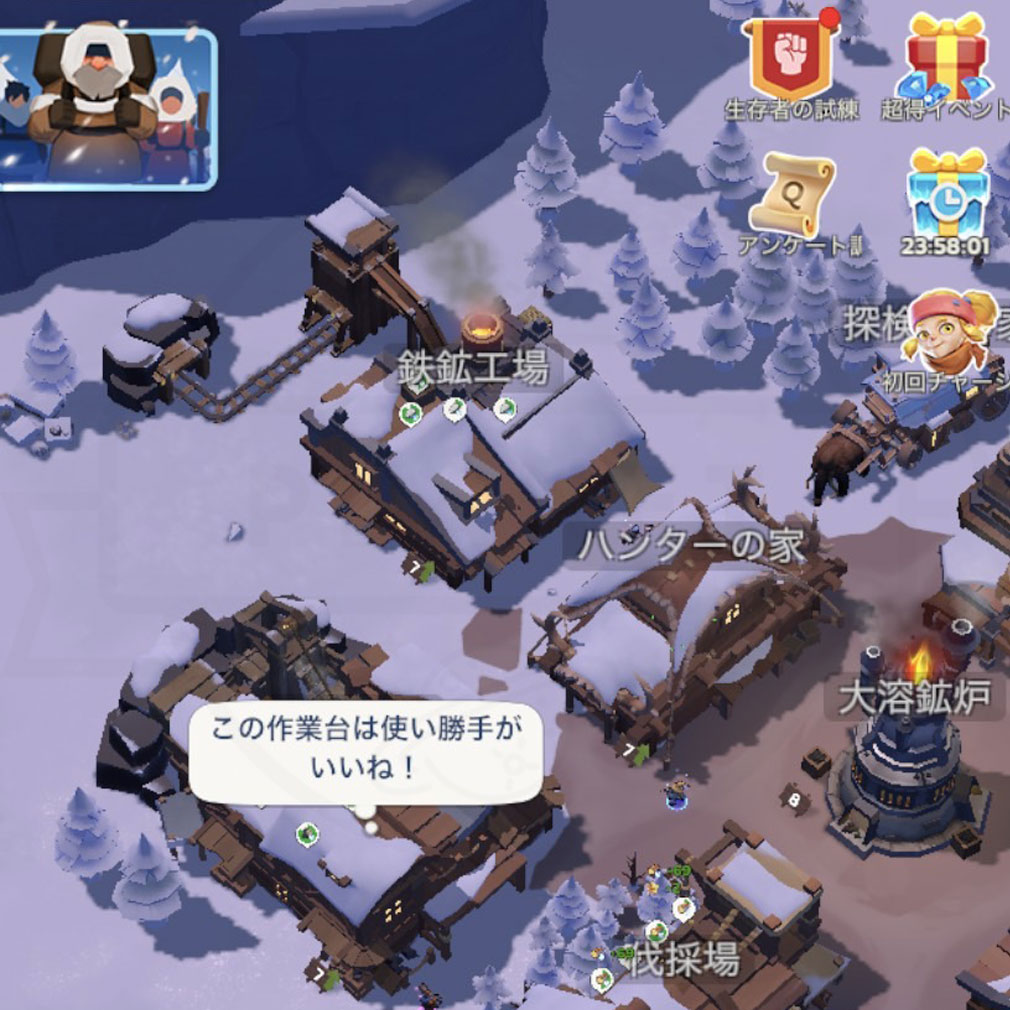
Task: Tap the bearded survivor portrait banner
Action: [107, 108]
